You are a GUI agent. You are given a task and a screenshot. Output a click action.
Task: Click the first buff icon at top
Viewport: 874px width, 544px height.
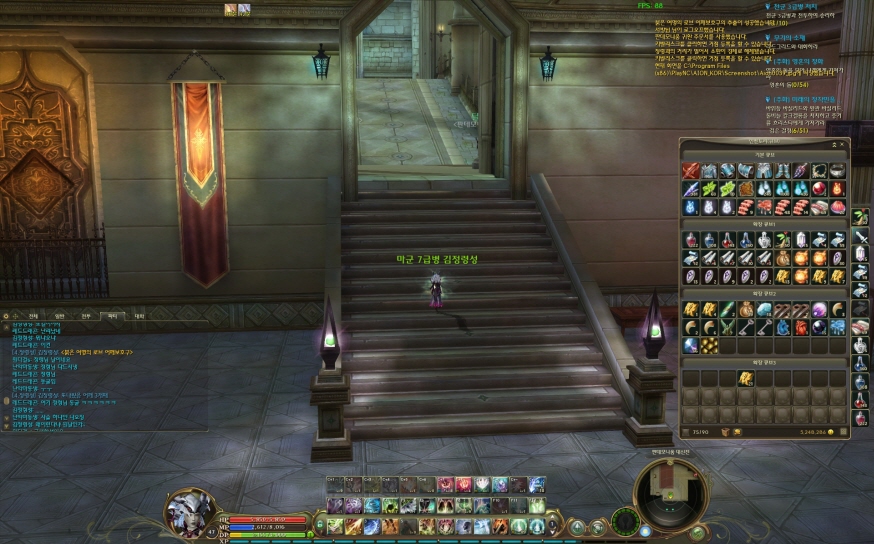[x=230, y=9]
